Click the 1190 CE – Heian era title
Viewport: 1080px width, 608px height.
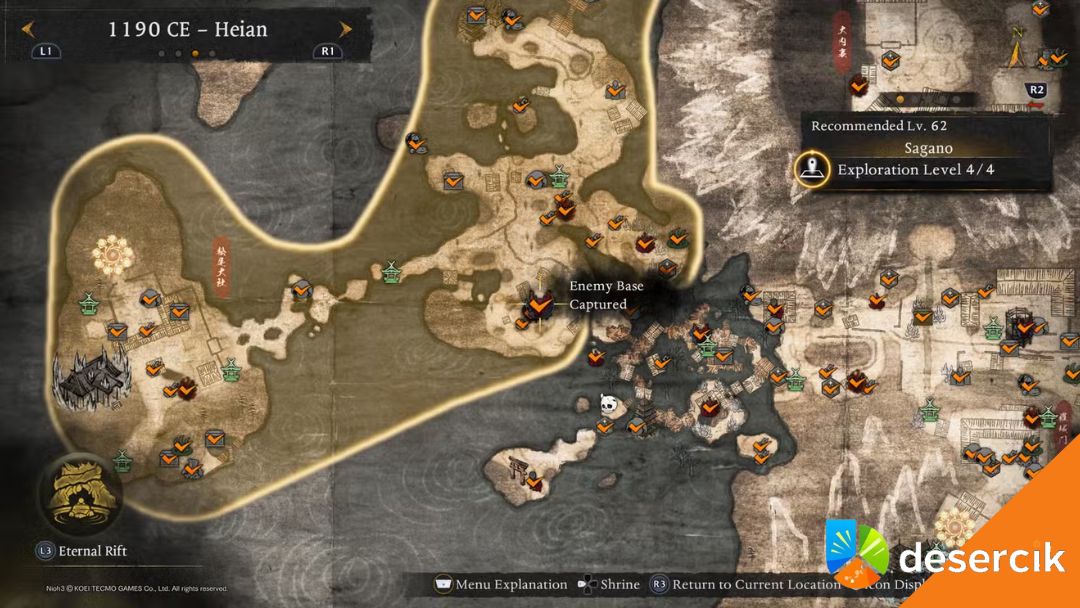pyautogui.click(x=187, y=29)
